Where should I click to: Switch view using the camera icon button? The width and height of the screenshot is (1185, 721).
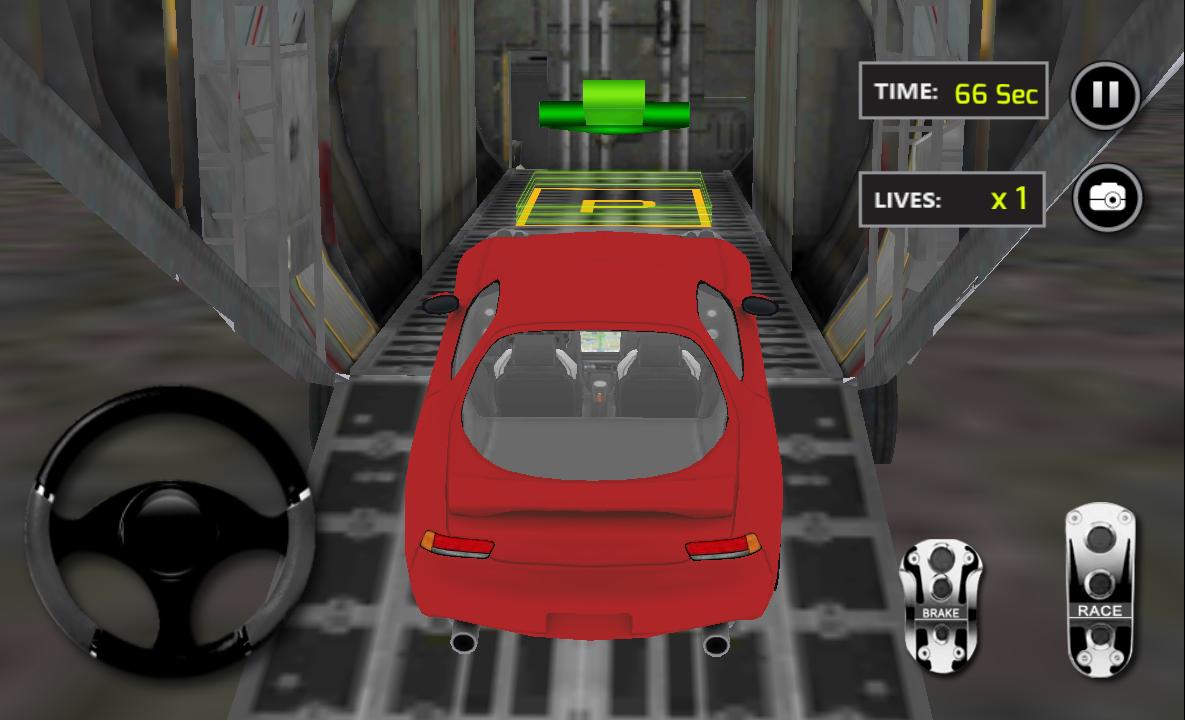coord(1107,199)
